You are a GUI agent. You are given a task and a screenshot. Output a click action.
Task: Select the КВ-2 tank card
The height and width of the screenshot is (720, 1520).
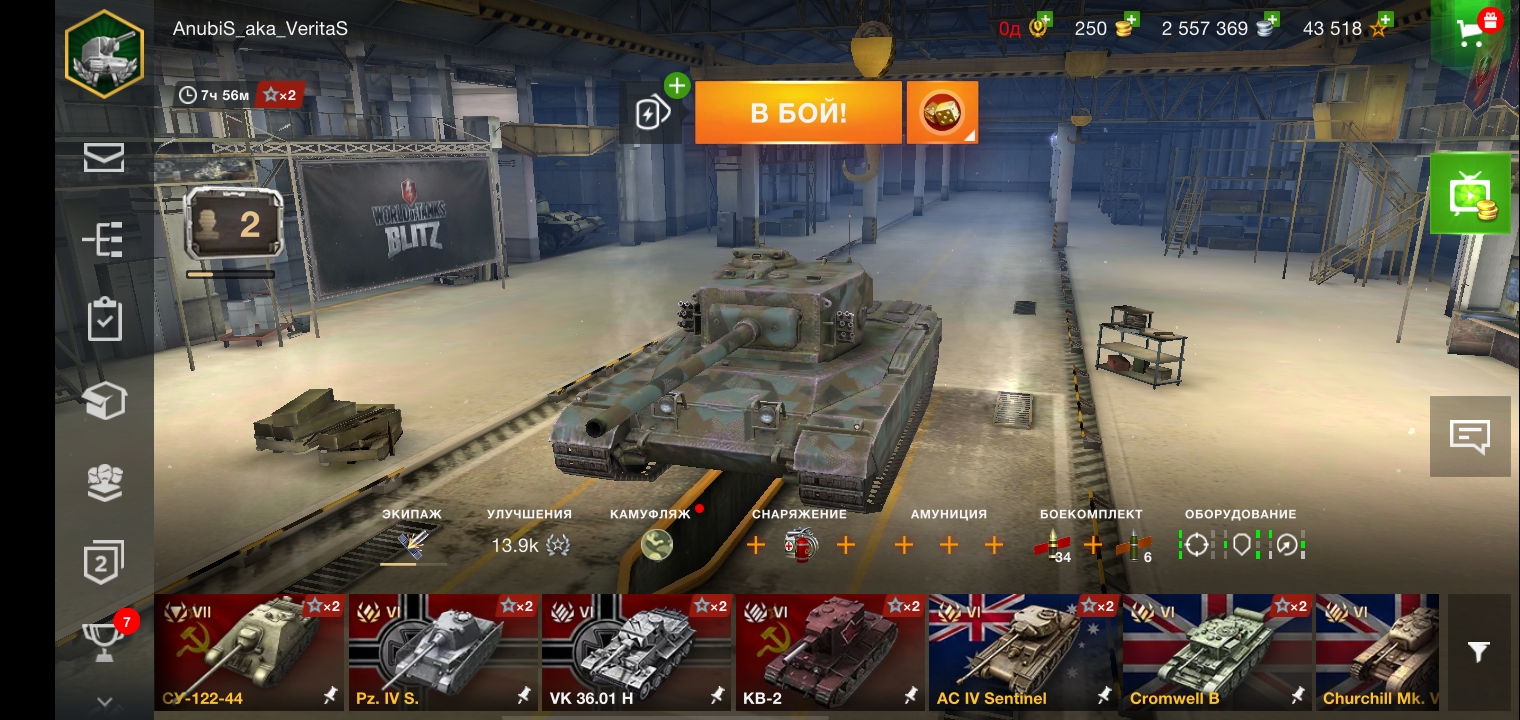(x=830, y=652)
